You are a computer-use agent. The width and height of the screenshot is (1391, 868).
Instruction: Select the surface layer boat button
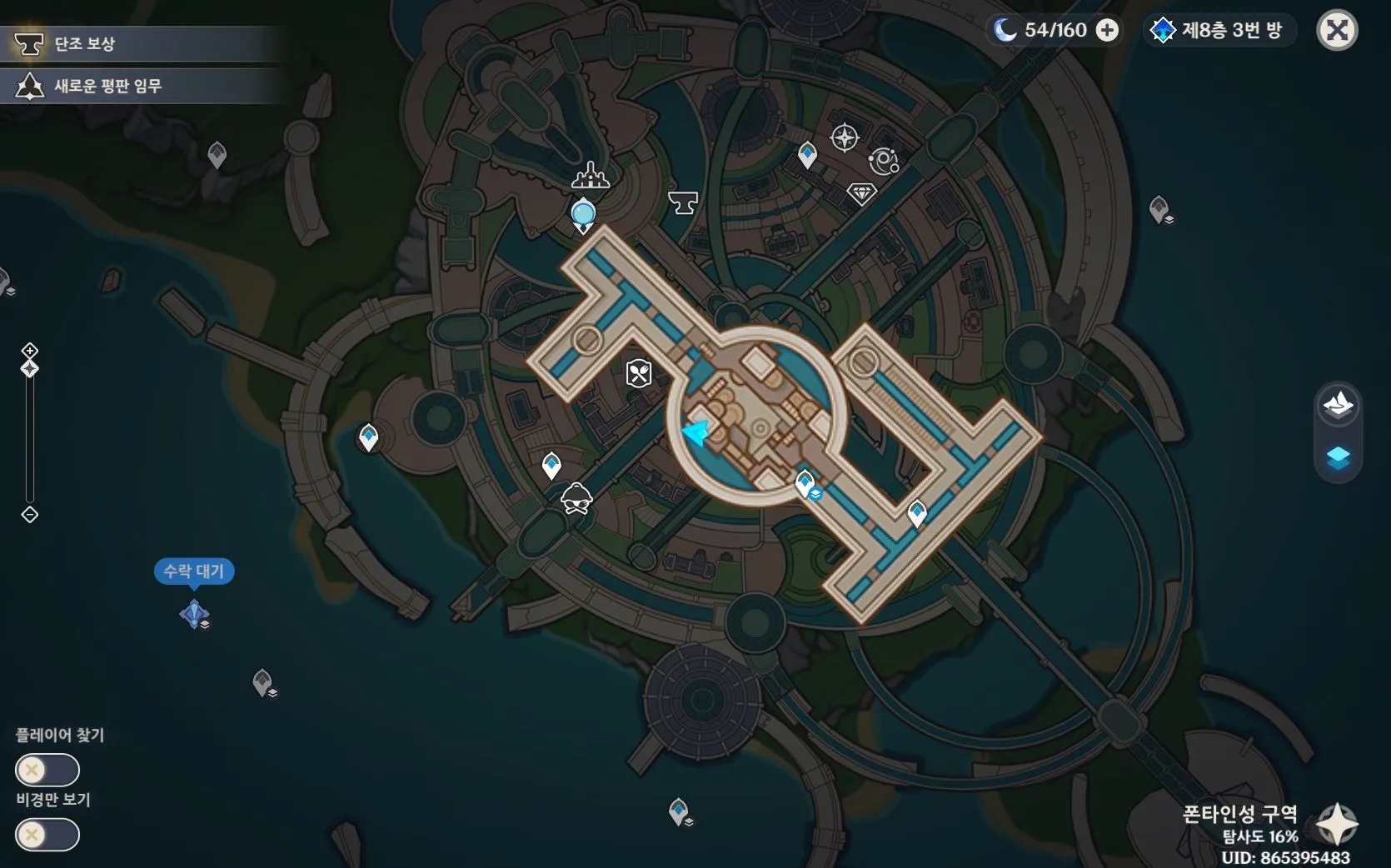coord(1338,405)
